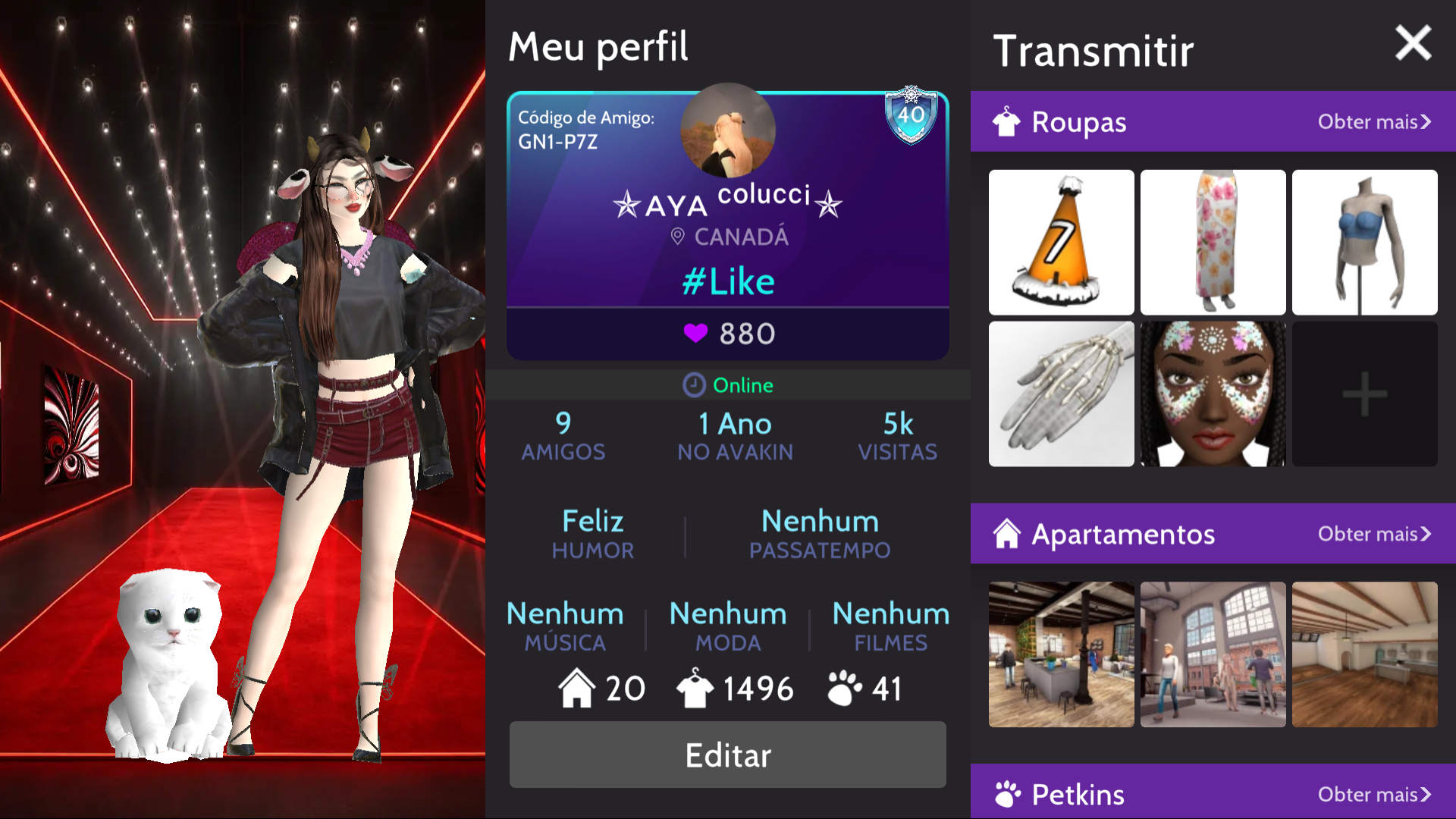Select the loft apartment with dark pillar
This screenshot has width=1456, height=819.
coord(1061,654)
